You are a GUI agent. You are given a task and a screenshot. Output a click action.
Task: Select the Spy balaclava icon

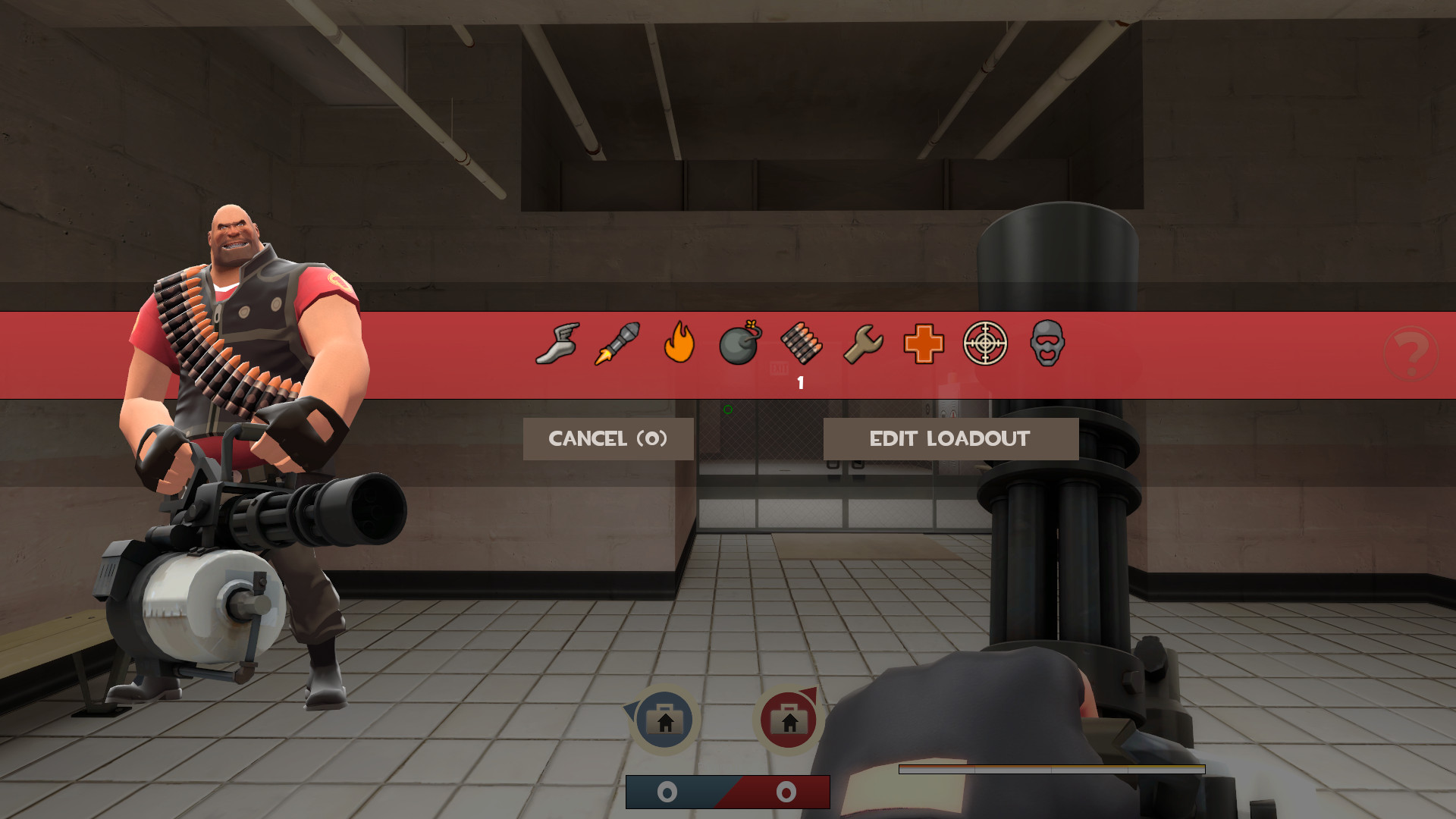click(1045, 344)
